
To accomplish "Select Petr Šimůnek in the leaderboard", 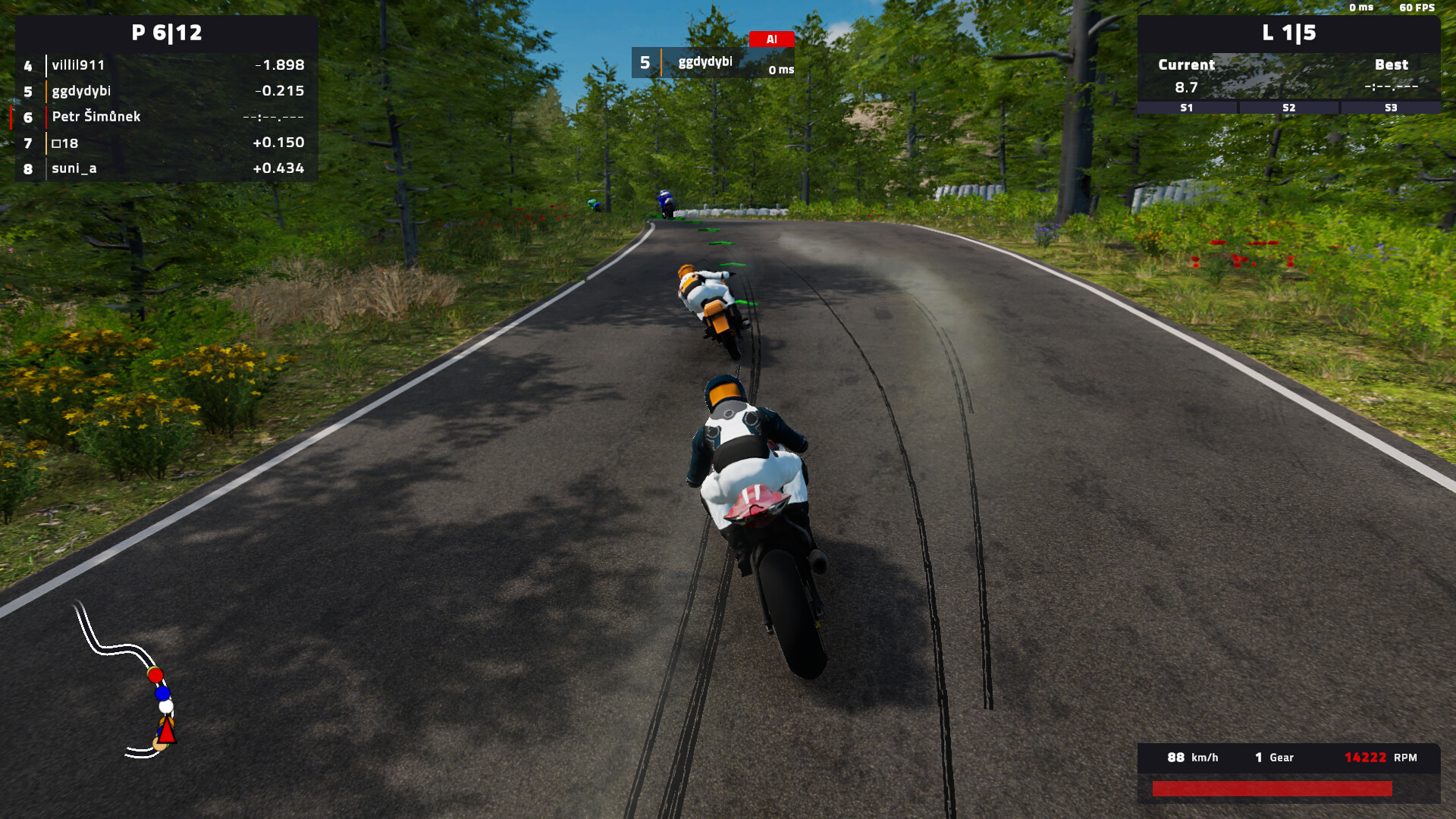I will (x=96, y=118).
